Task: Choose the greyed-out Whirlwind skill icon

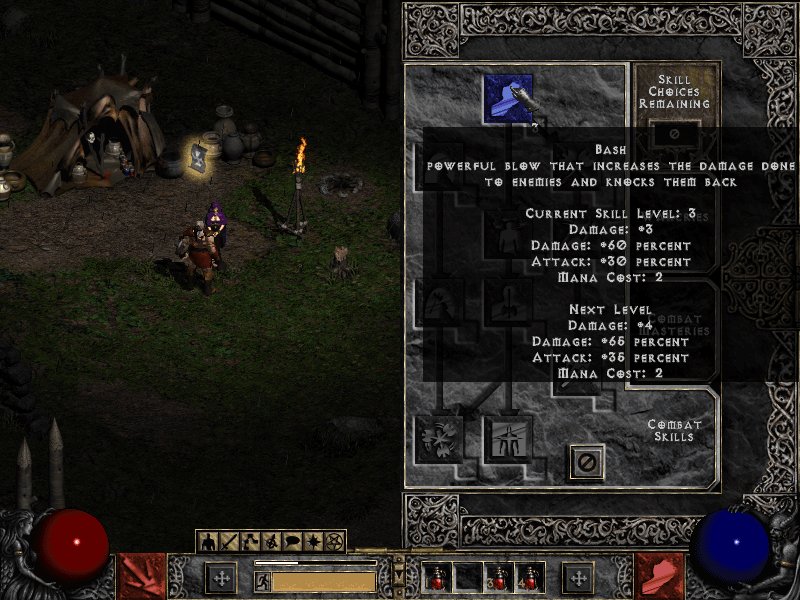Action: [x=438, y=437]
